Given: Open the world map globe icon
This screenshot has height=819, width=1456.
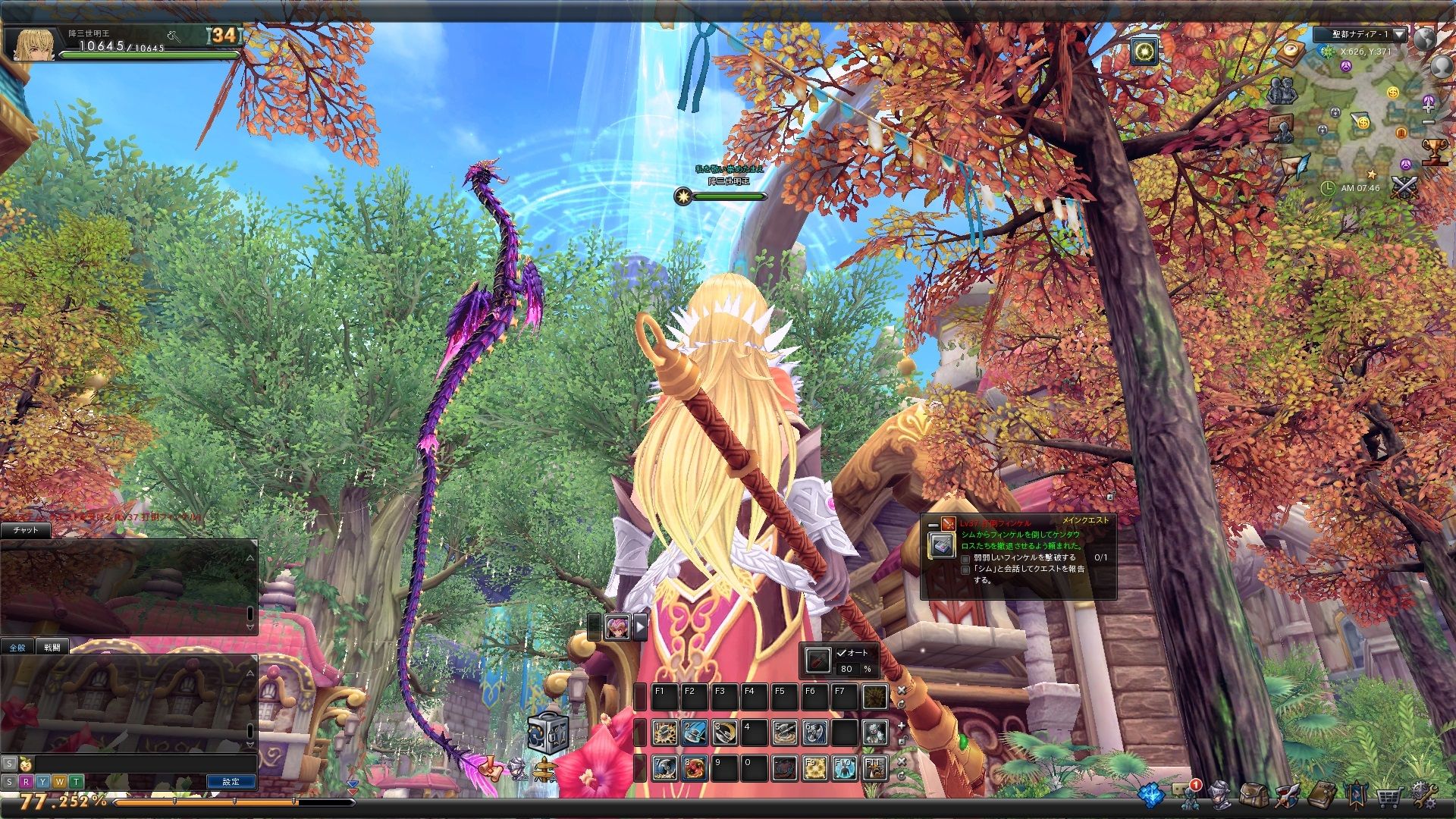Looking at the screenshot, I should 1423,38.
